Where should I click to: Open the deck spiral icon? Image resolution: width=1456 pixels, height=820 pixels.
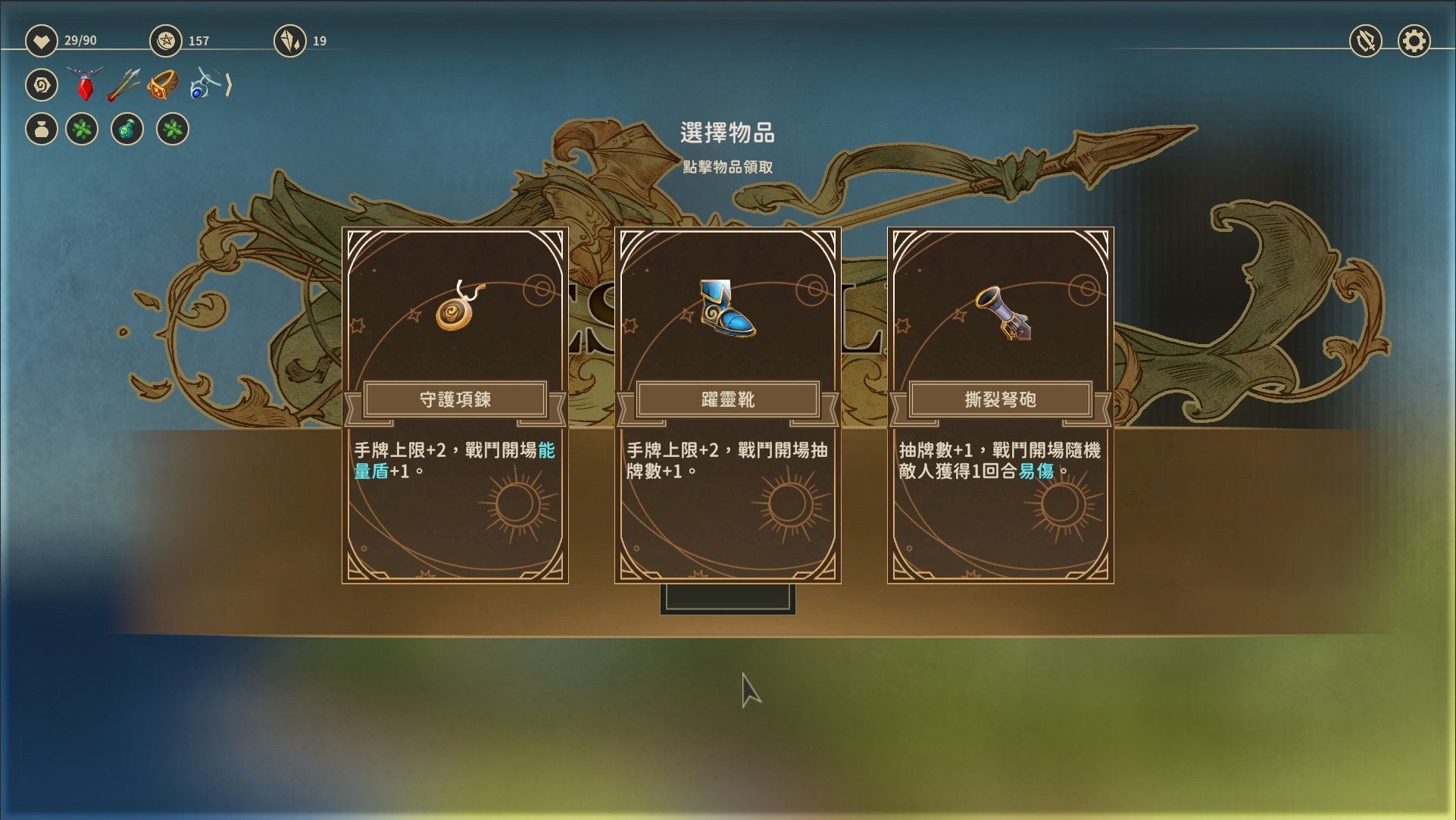pyautogui.click(x=42, y=85)
